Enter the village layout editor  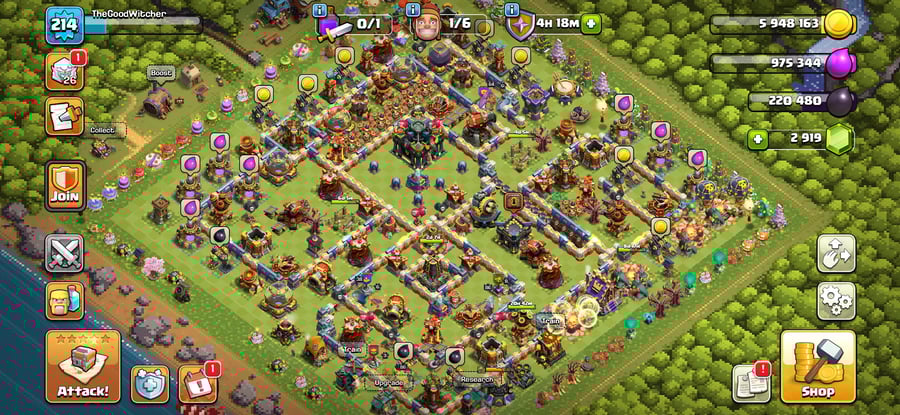[835, 253]
